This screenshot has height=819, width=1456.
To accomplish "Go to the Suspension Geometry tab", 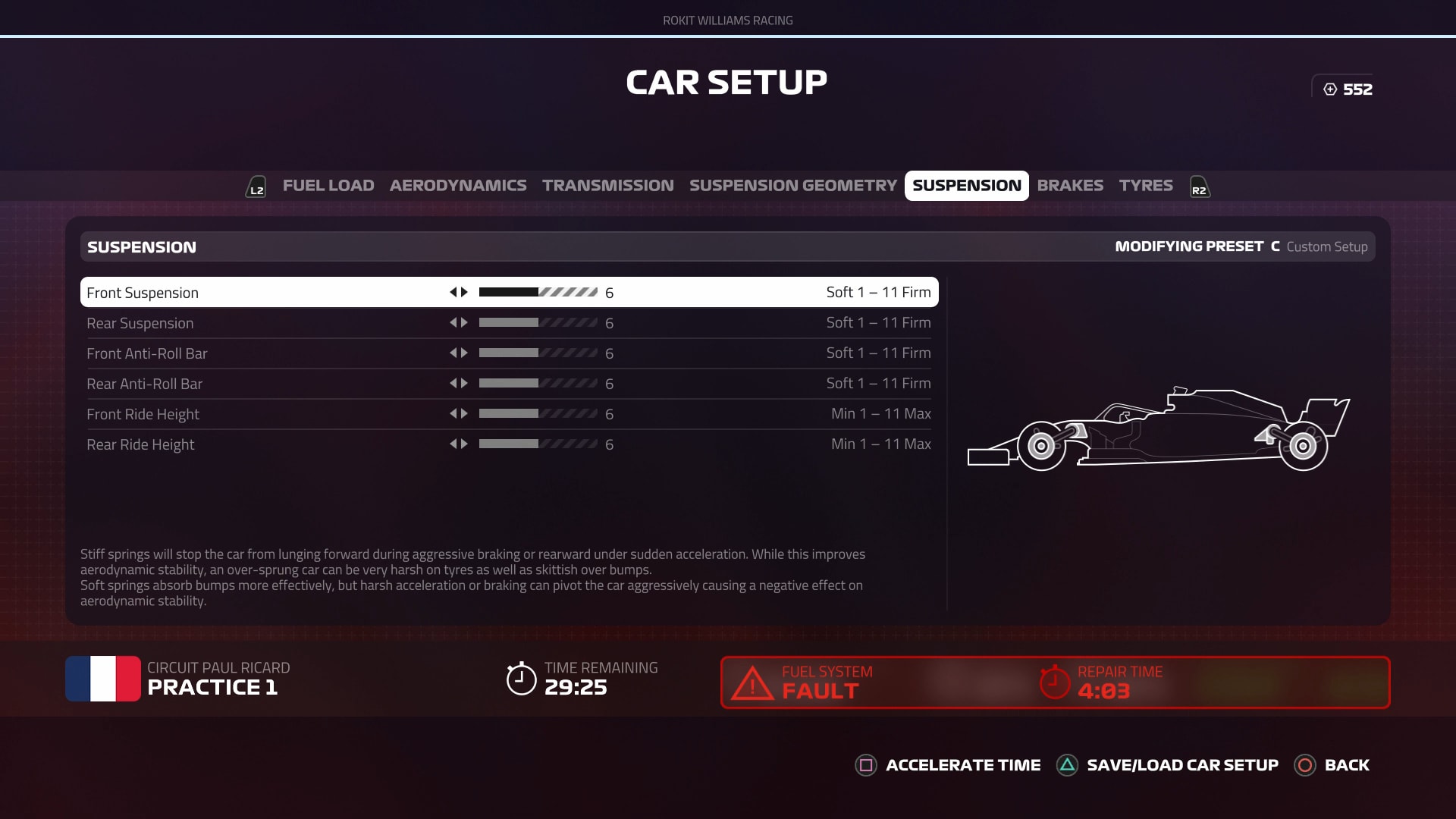I will coord(792,186).
